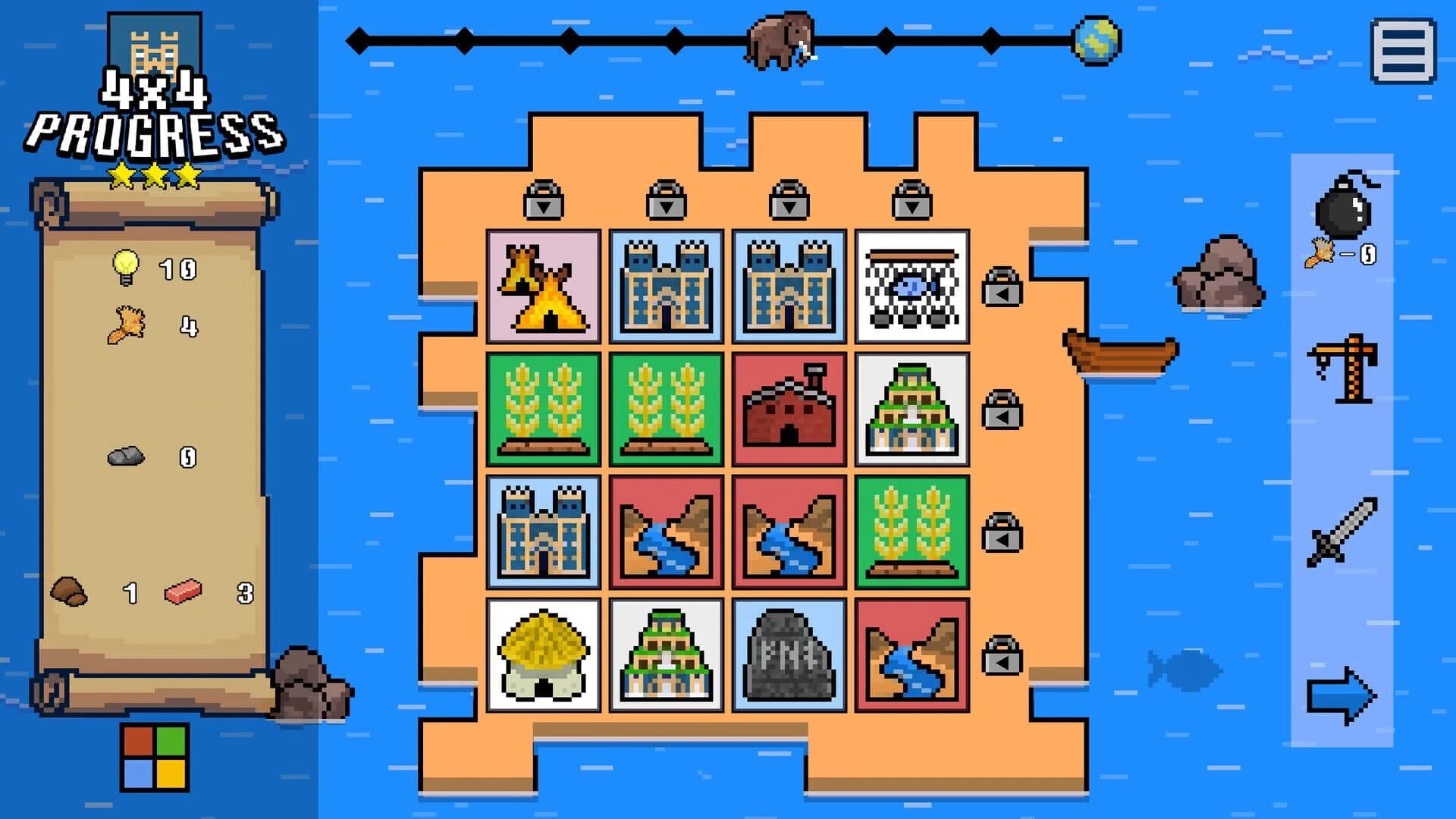Screen dimensions: 1456x819
Task: Click the down-arrow lock above the fourth column
Action: coord(909,205)
